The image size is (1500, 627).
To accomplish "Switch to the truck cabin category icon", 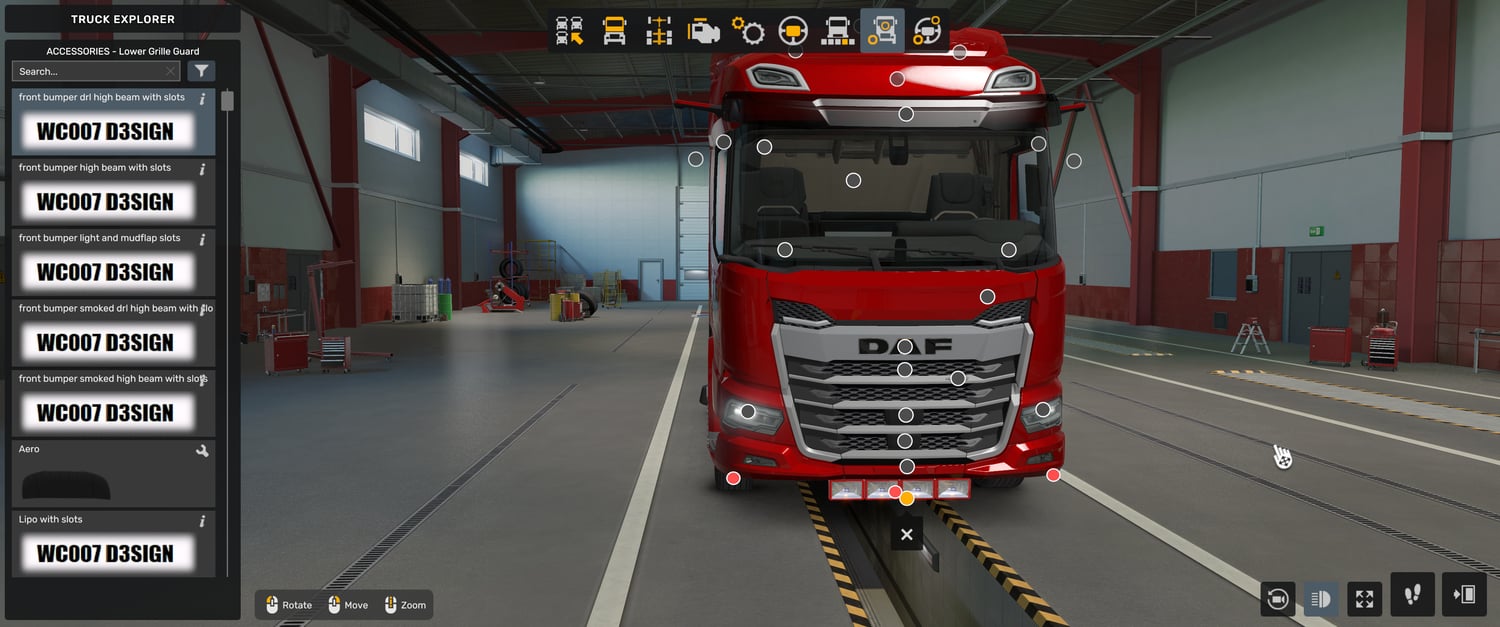I will pos(614,31).
